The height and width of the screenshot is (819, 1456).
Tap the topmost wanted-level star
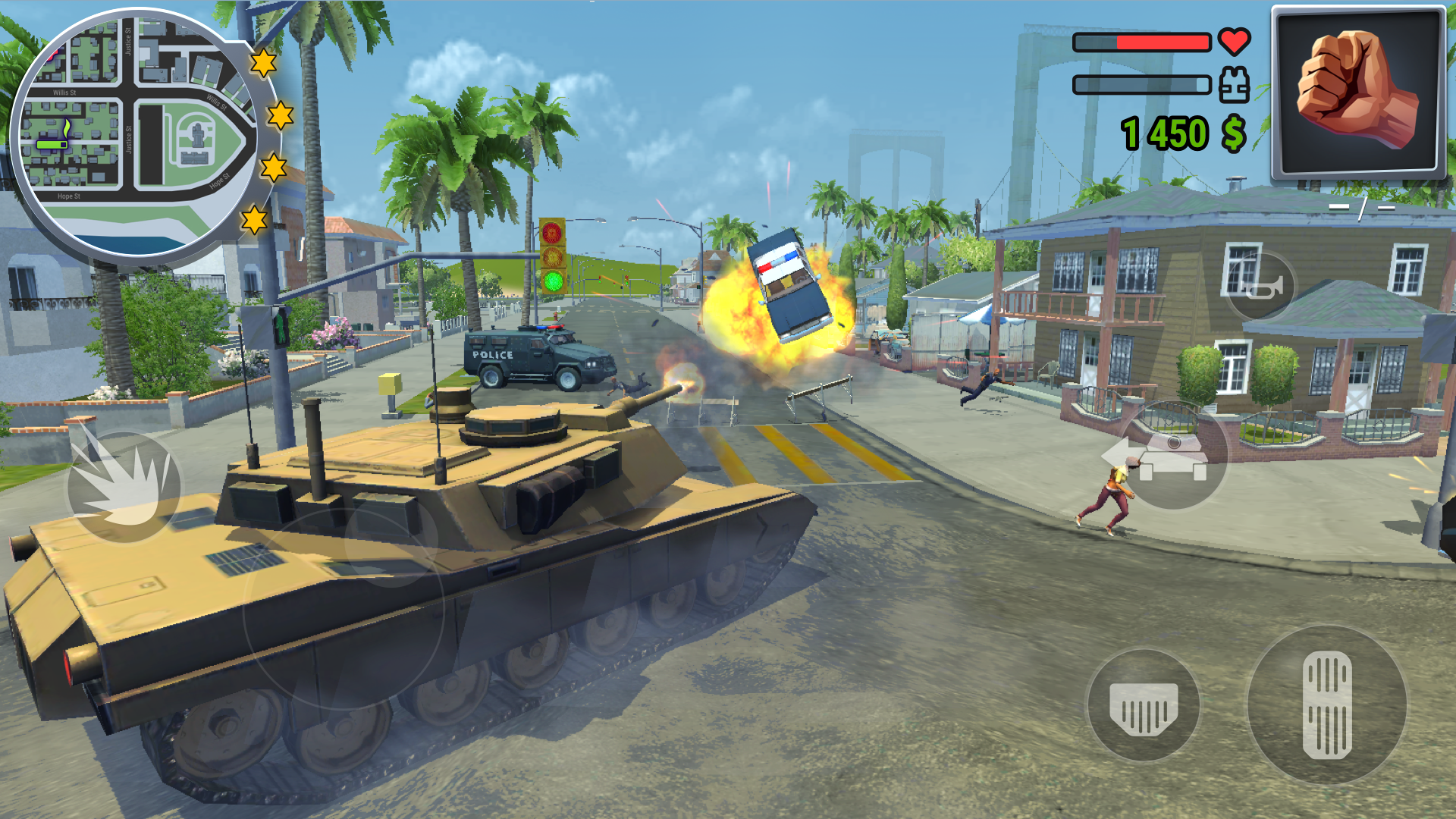coord(264,64)
